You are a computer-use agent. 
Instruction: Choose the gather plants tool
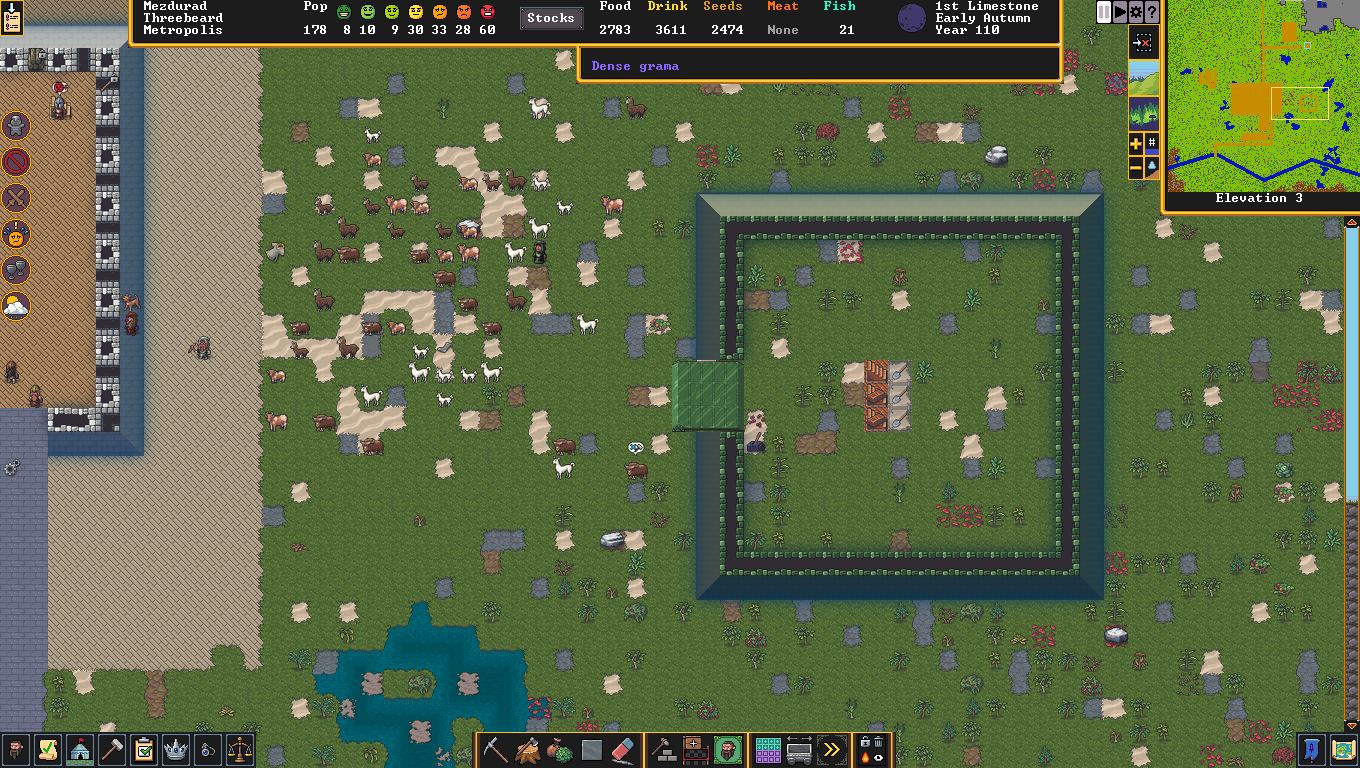559,749
